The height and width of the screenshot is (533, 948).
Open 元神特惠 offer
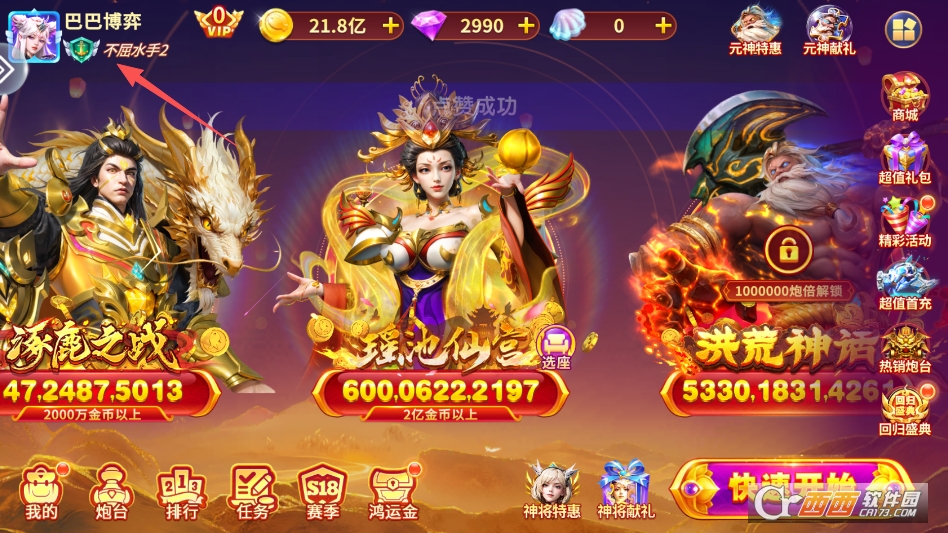[756, 30]
